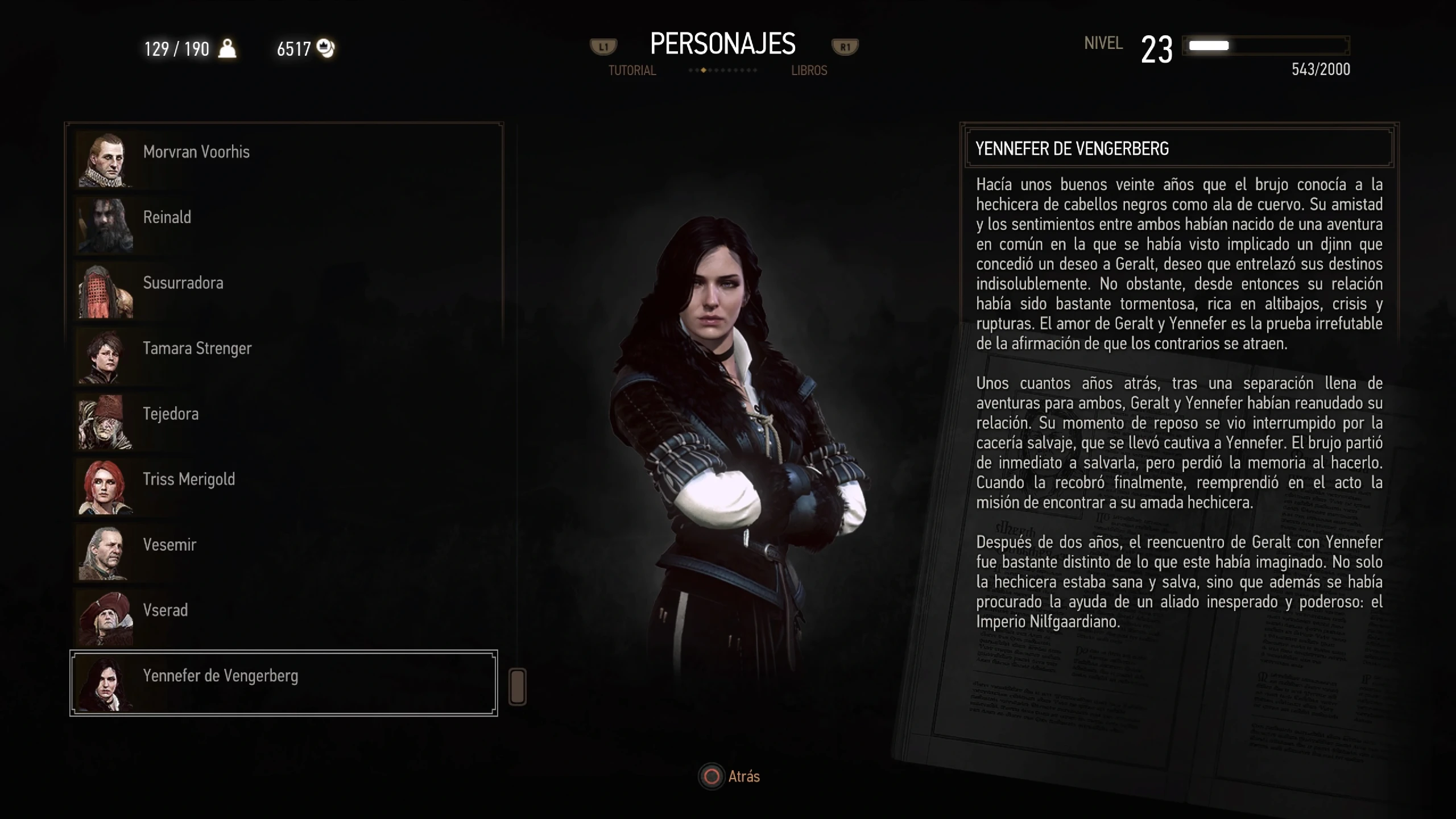Image resolution: width=1456 pixels, height=819 pixels.
Task: Go back with the Atrás button
Action: (730, 777)
